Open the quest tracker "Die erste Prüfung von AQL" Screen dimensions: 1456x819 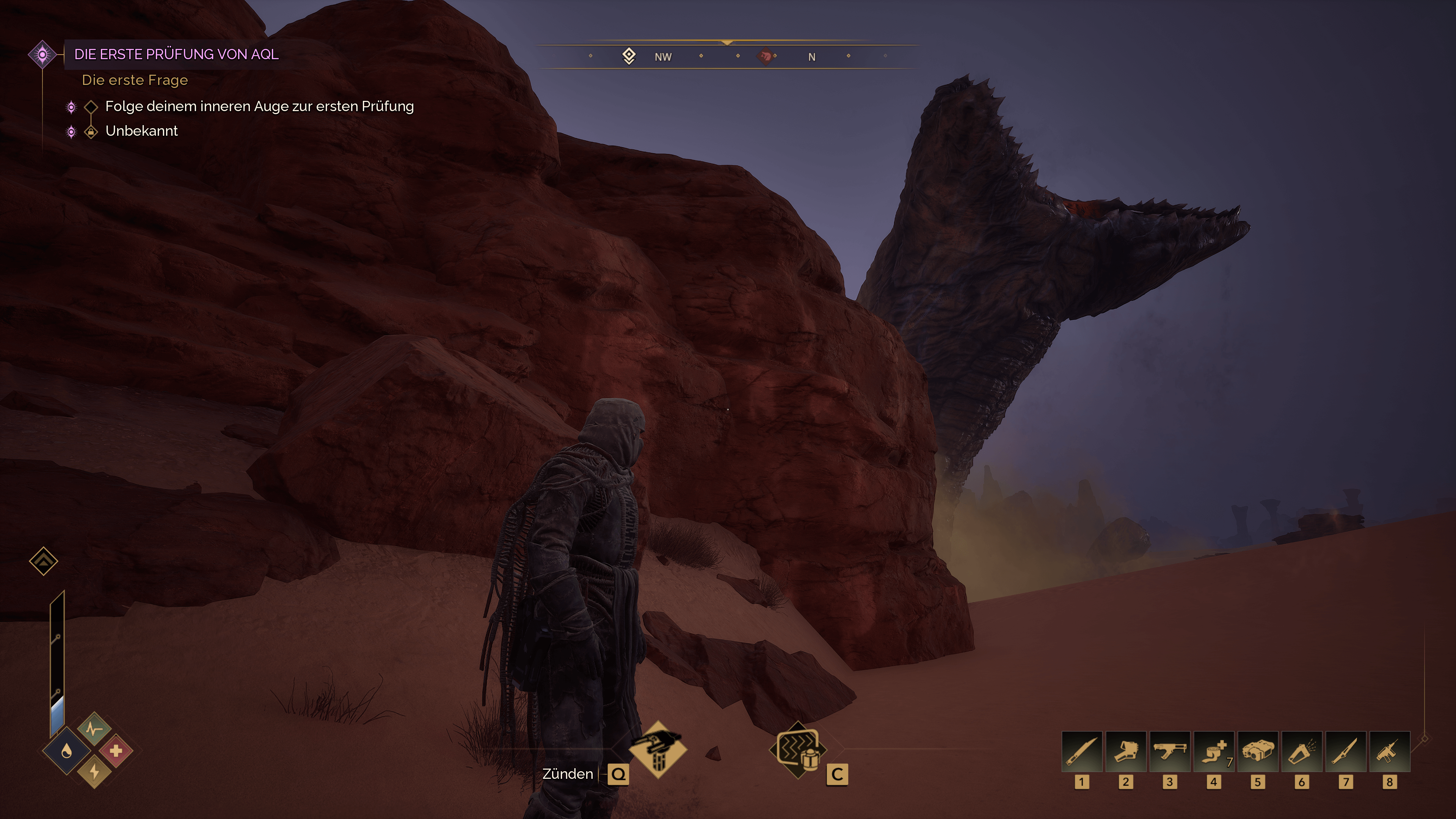click(x=176, y=54)
